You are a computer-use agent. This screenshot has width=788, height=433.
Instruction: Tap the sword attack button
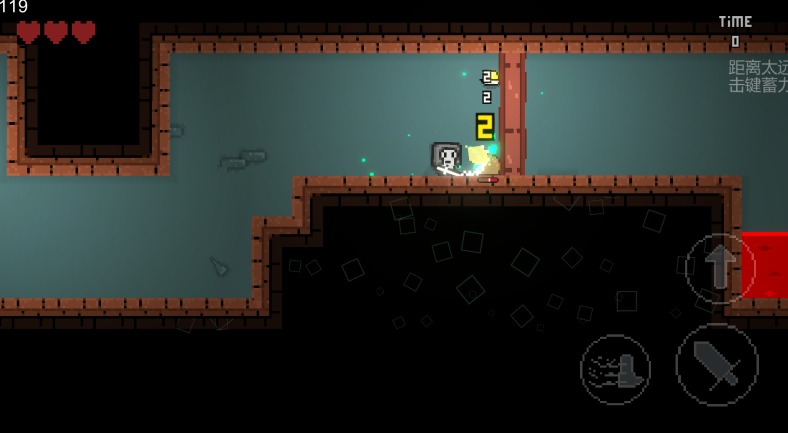coord(716,364)
